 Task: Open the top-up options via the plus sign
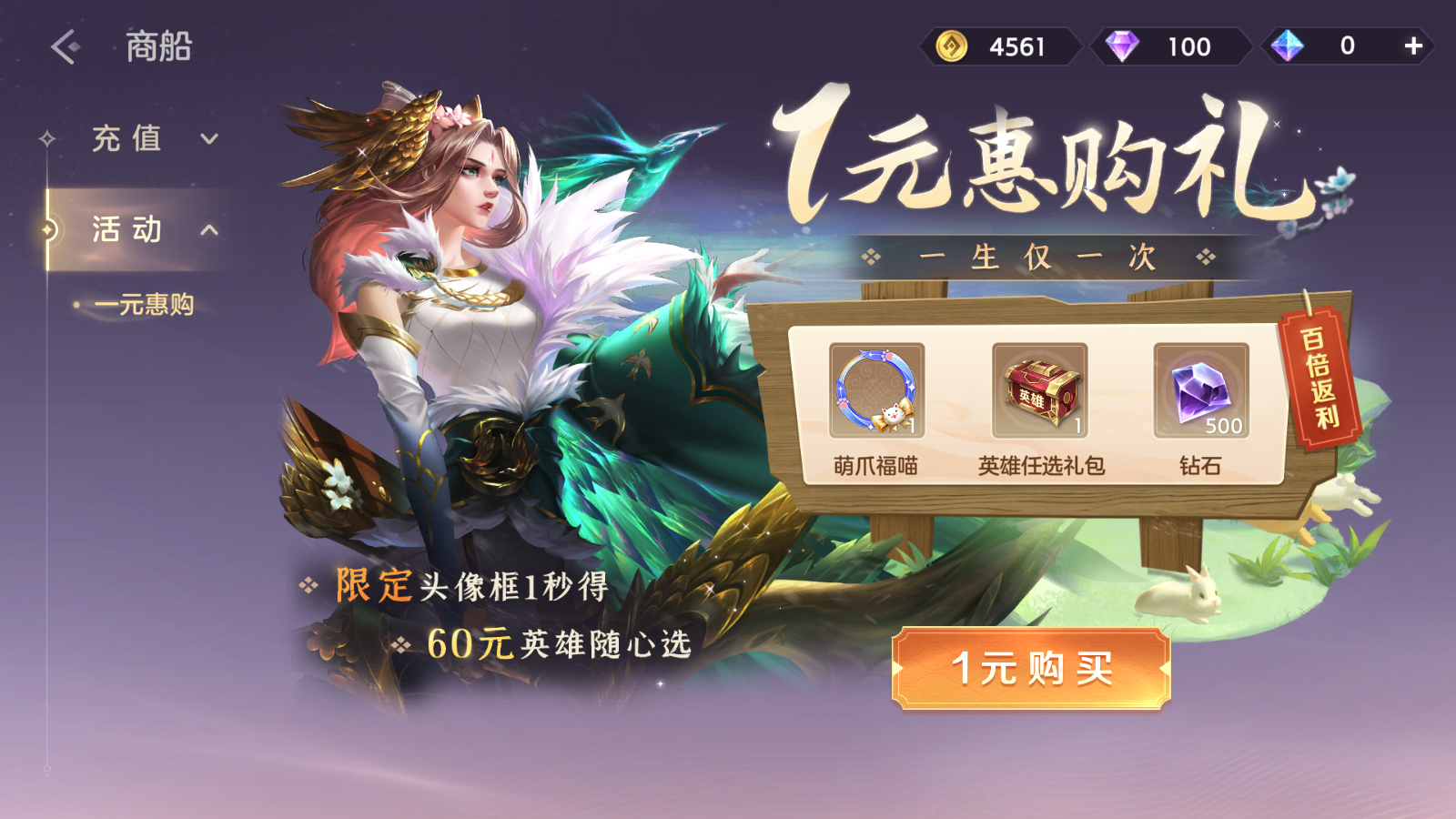pos(1411,45)
